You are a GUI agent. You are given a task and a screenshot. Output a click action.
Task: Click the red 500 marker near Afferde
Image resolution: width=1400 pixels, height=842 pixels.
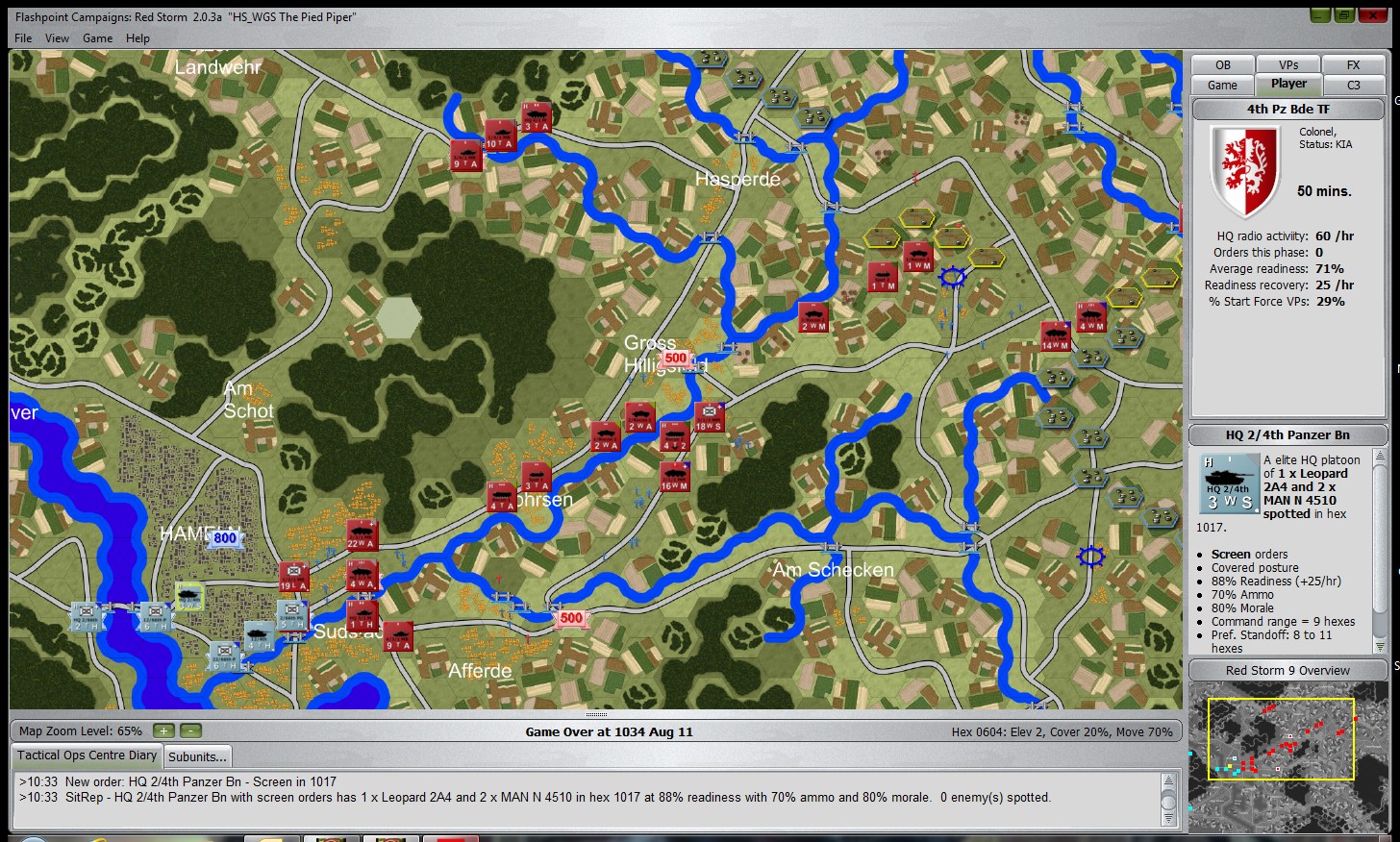(571, 618)
